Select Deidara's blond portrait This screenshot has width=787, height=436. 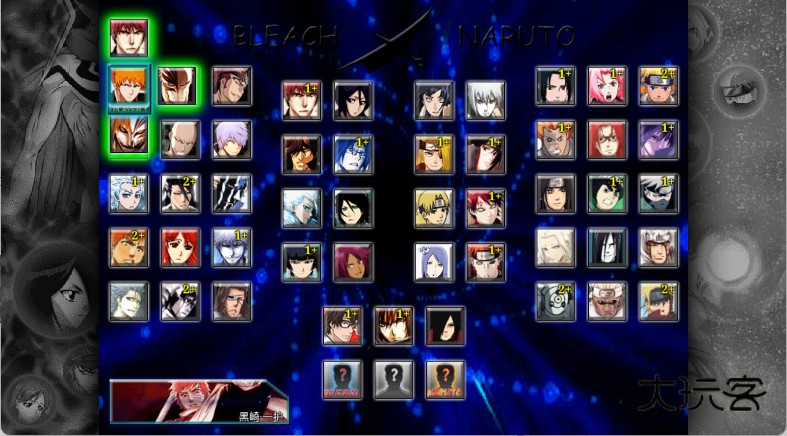[434, 208]
